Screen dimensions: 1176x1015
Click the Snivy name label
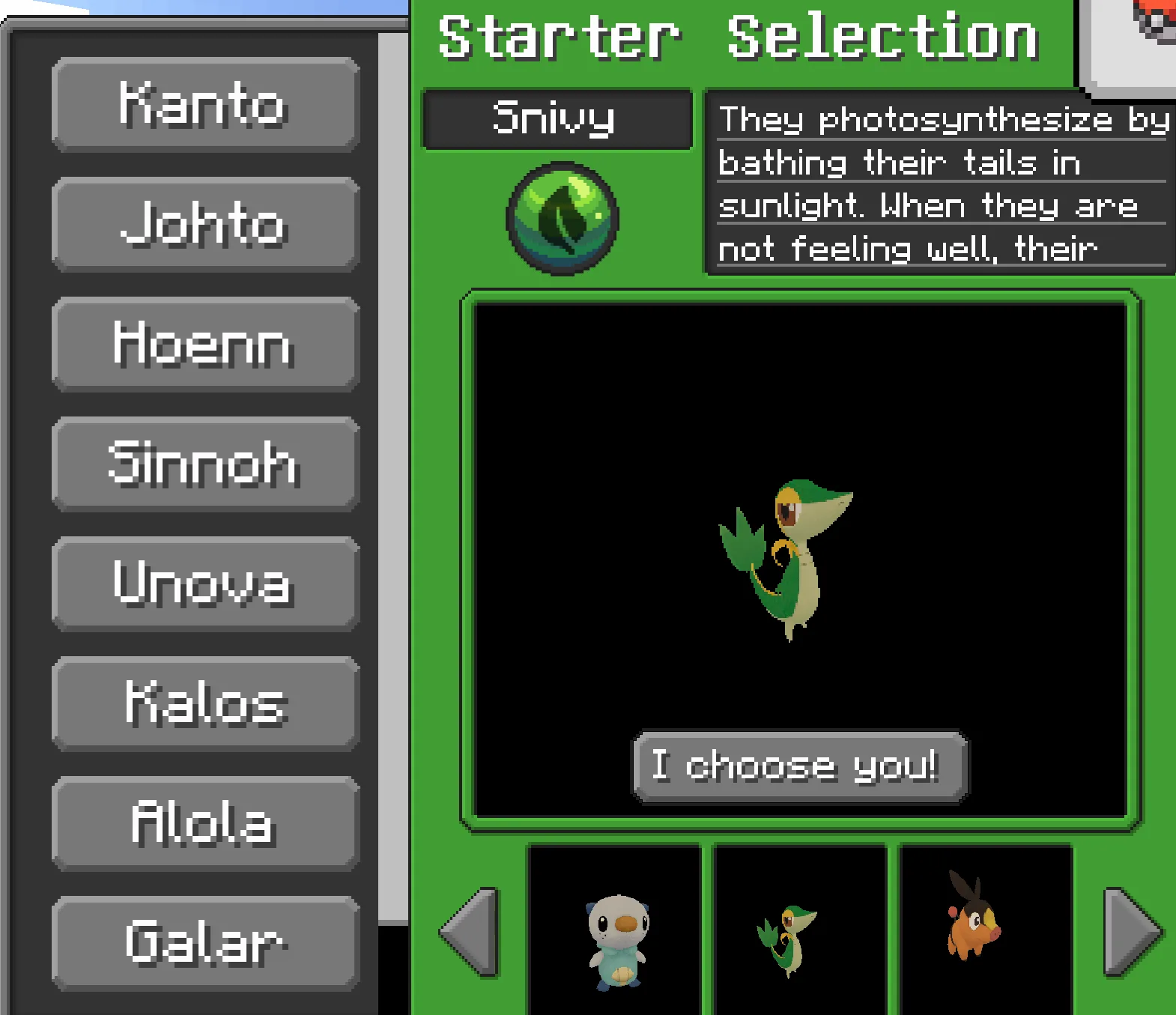[557, 118]
